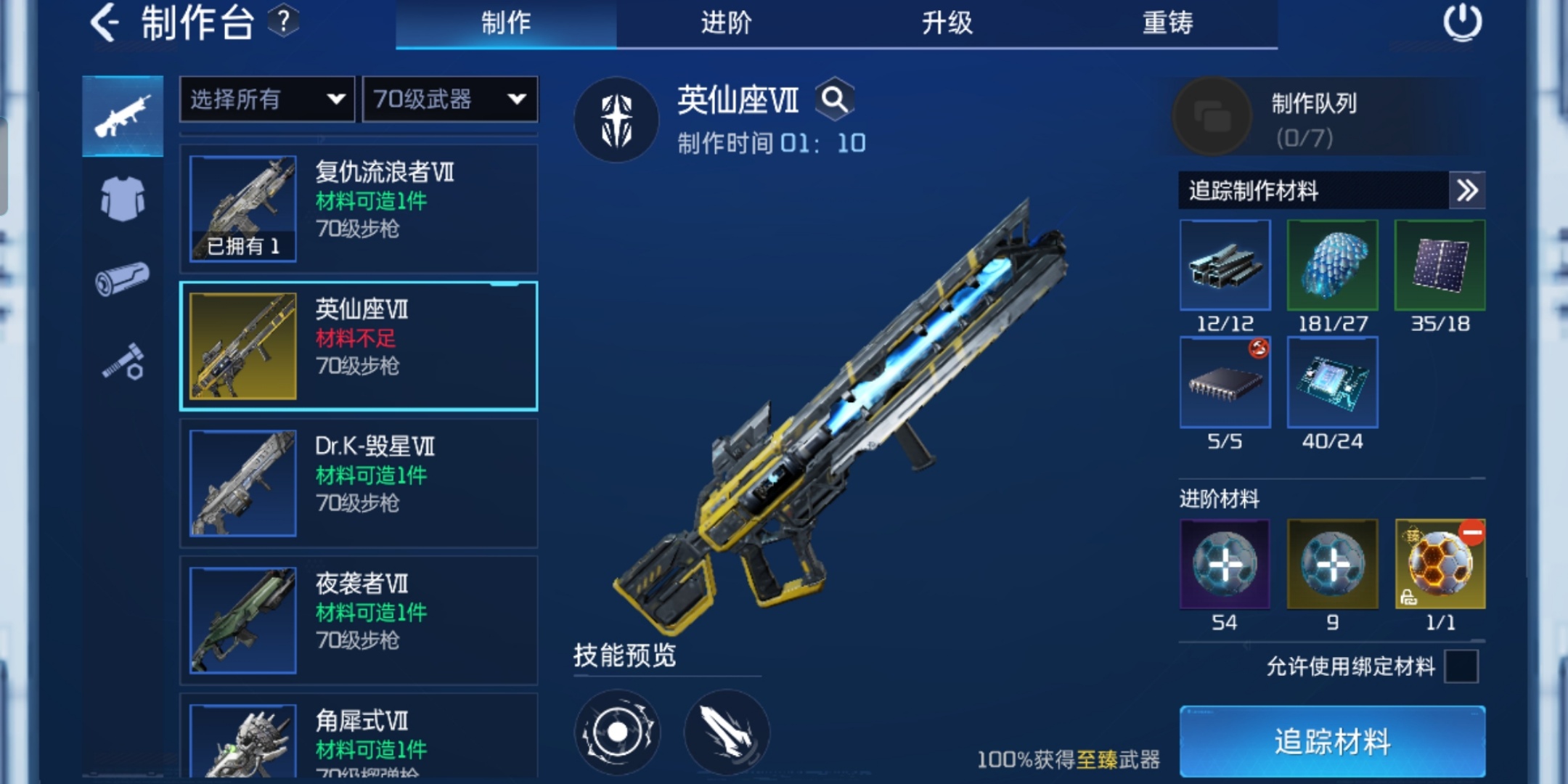1568x784 pixels.
Task: Expand the 追踪制作材料 arrow button
Action: tap(1466, 190)
